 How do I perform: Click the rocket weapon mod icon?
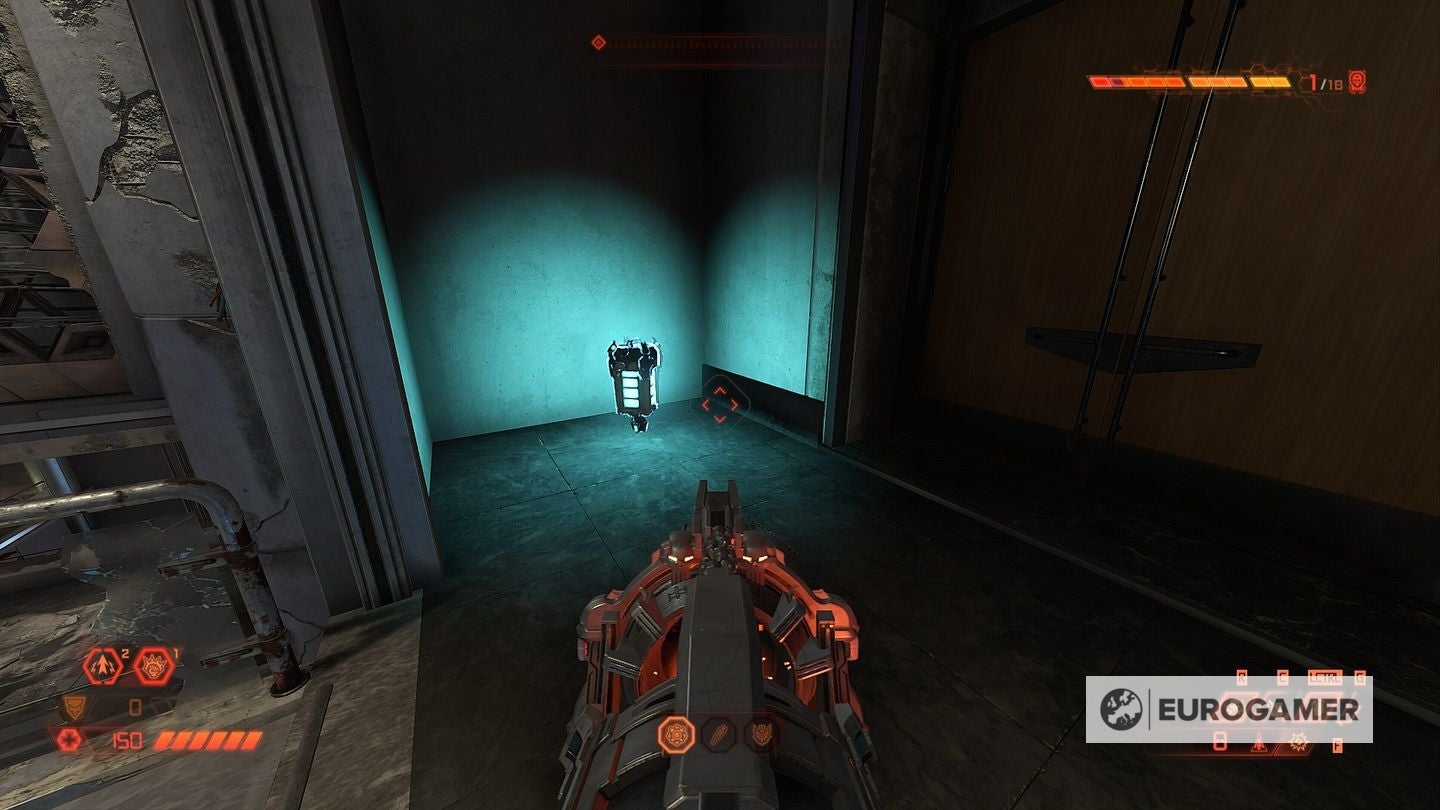(x=1258, y=743)
